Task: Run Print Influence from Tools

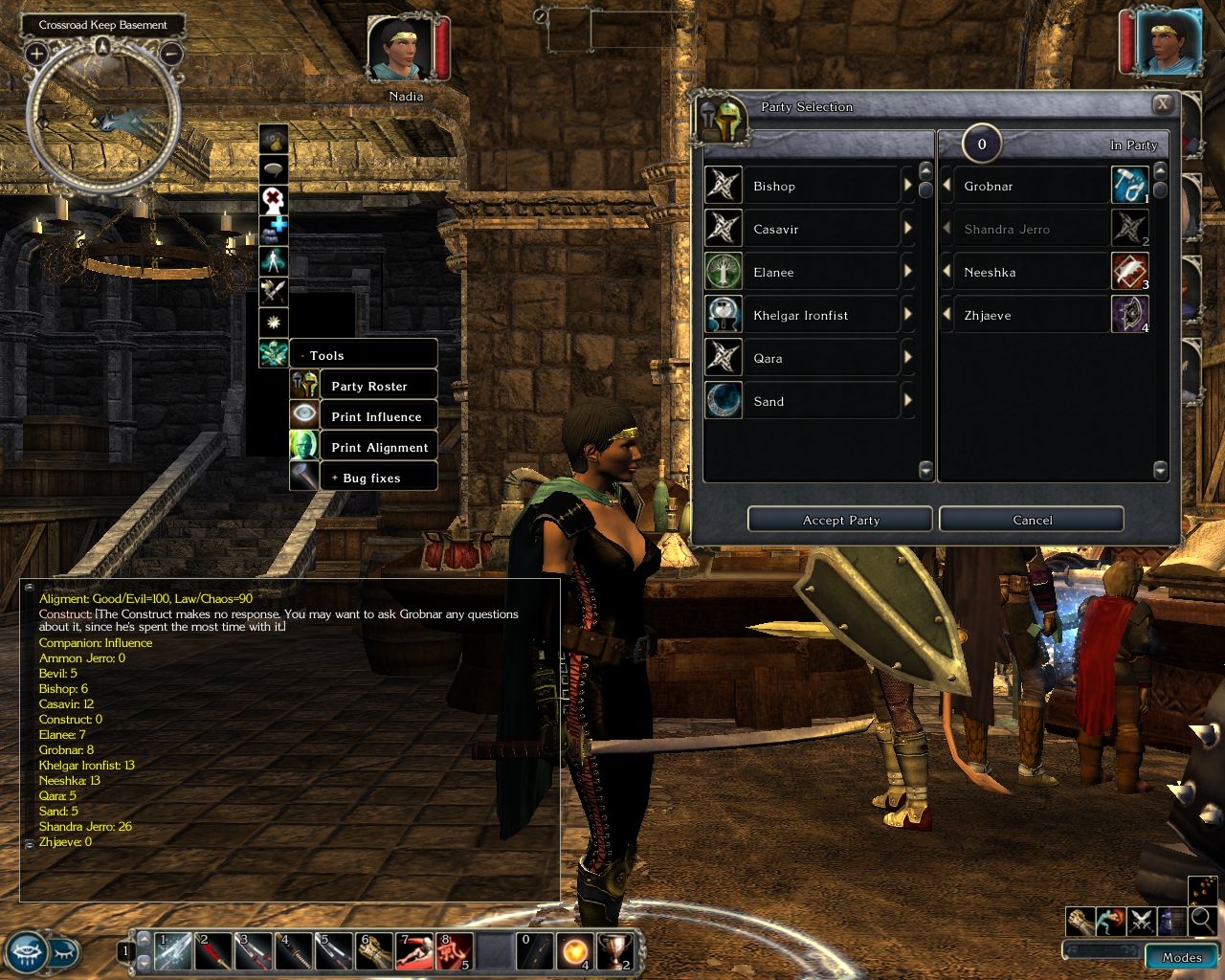Action: [x=376, y=416]
